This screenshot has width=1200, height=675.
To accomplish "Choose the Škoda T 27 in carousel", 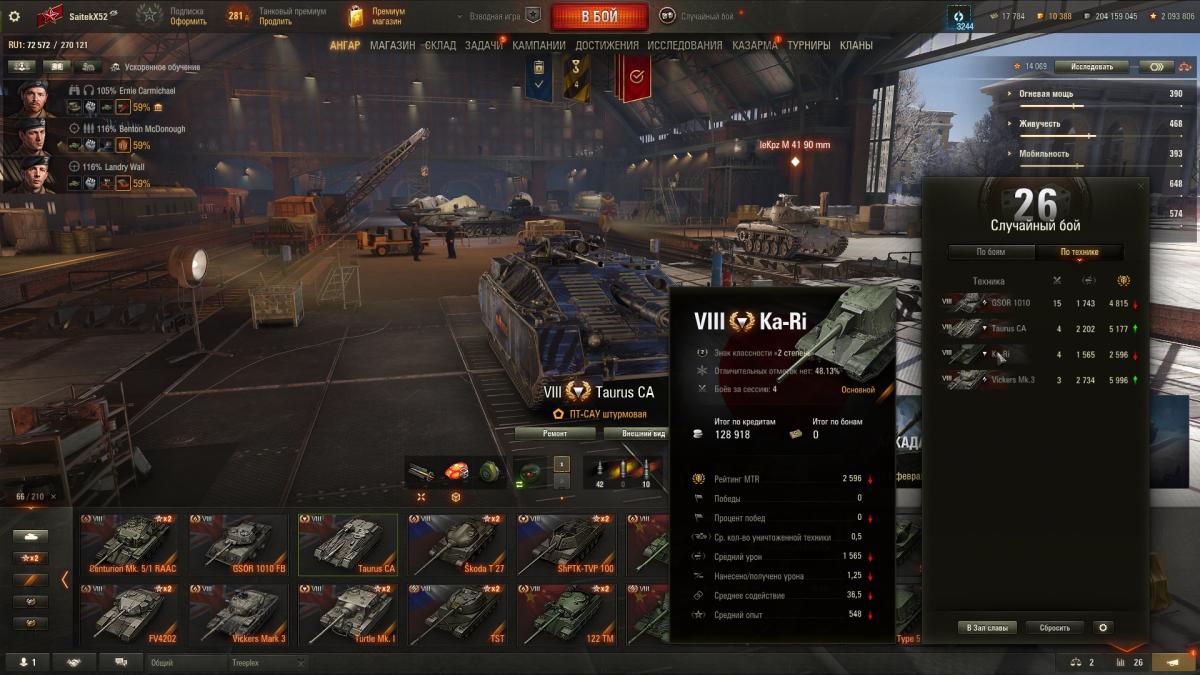I will coord(456,545).
